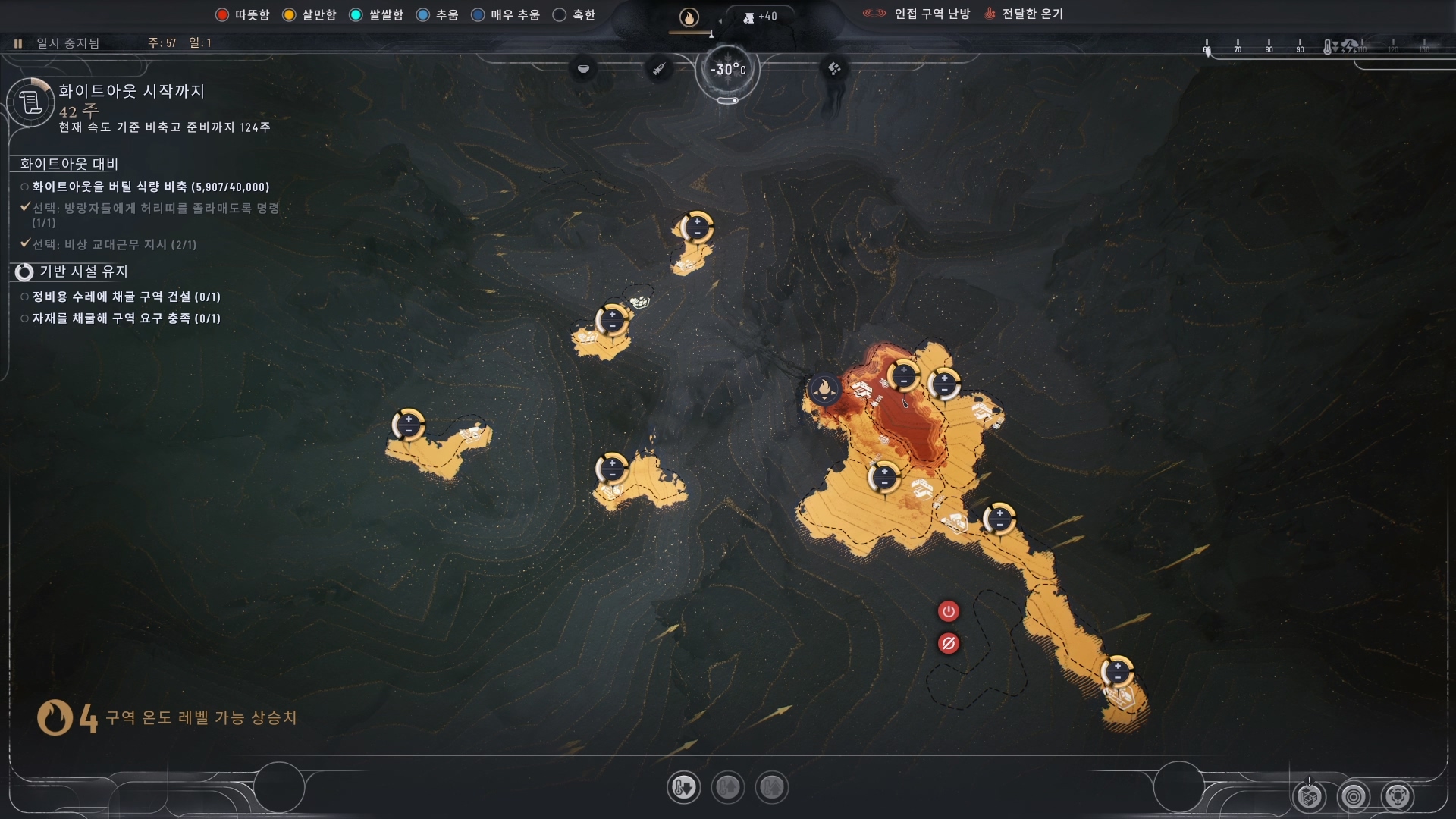Image resolution: width=1456 pixels, height=819 pixels.
Task: Click the weather forecast timeline storm marker
Action: (x=1351, y=47)
